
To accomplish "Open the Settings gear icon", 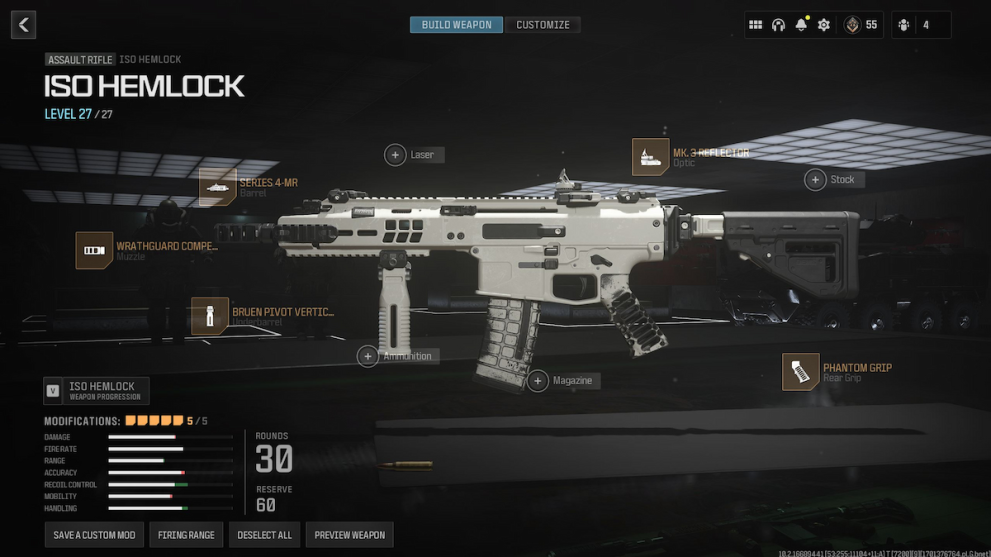I will (824, 25).
